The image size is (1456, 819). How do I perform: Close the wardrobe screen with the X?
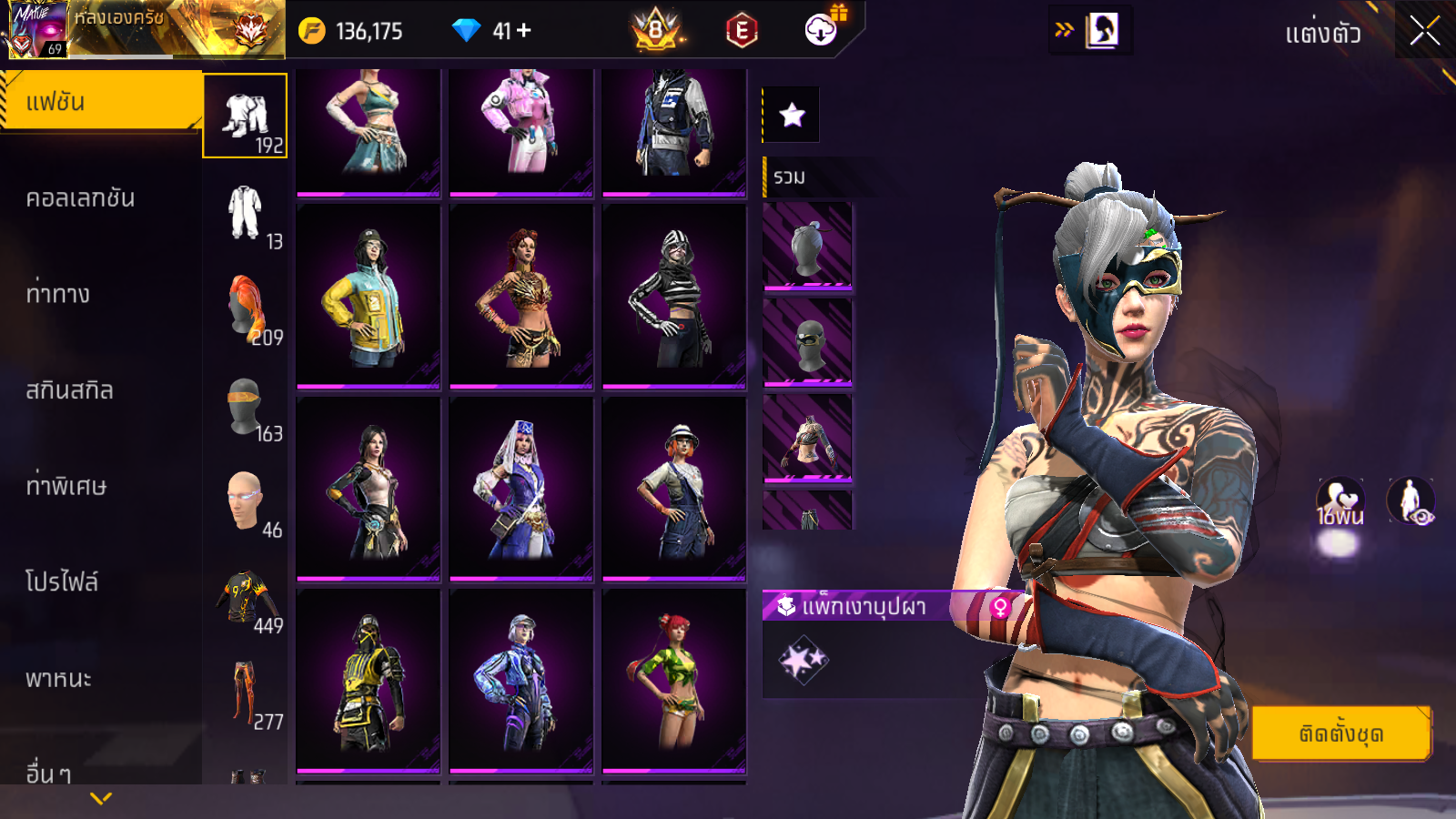(1424, 32)
